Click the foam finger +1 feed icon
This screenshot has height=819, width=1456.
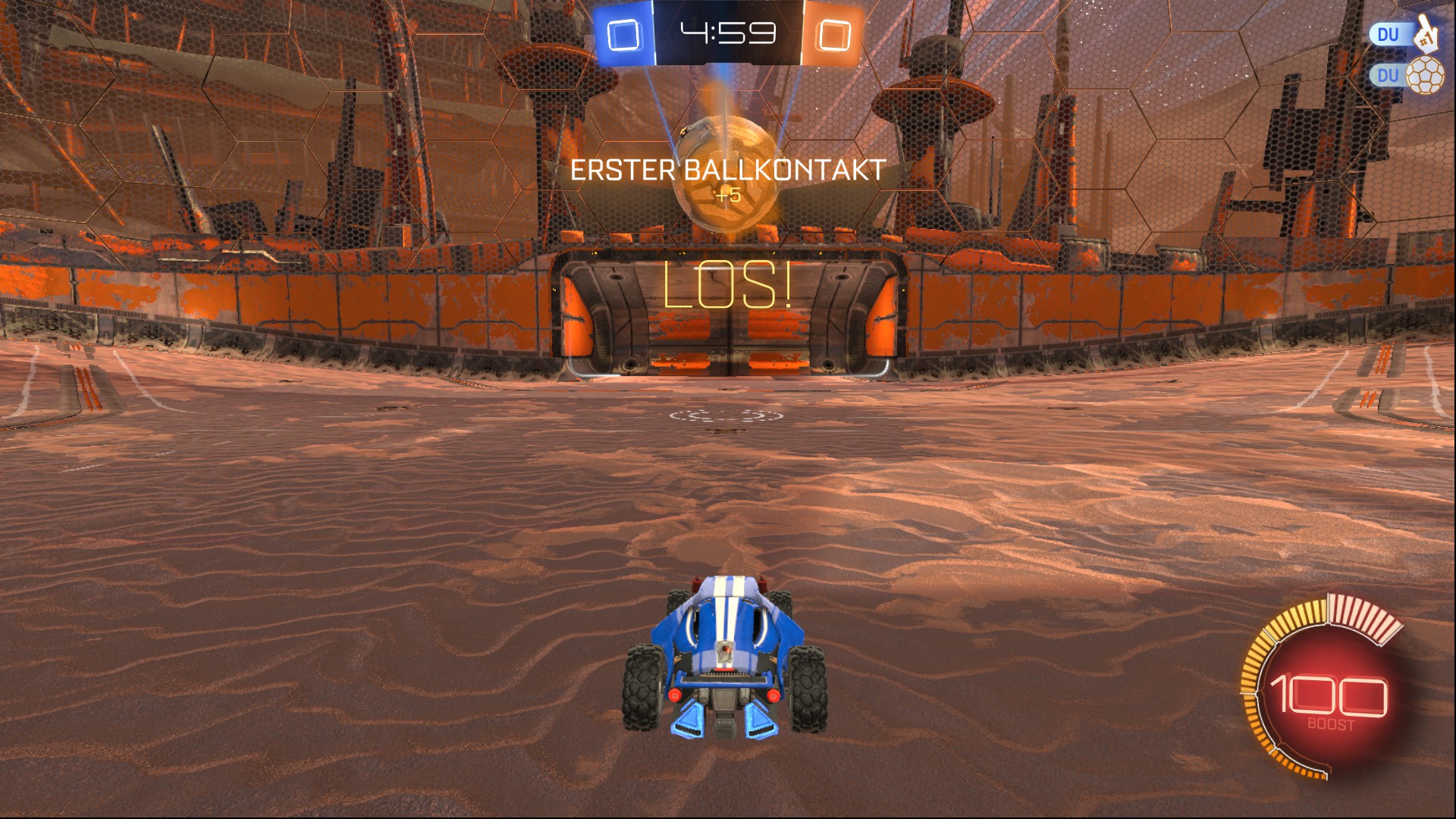pos(1426,33)
